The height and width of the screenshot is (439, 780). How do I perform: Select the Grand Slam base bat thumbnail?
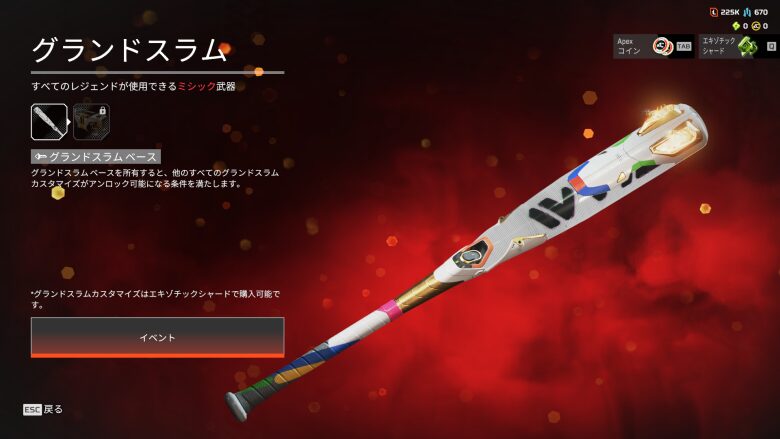[49, 122]
